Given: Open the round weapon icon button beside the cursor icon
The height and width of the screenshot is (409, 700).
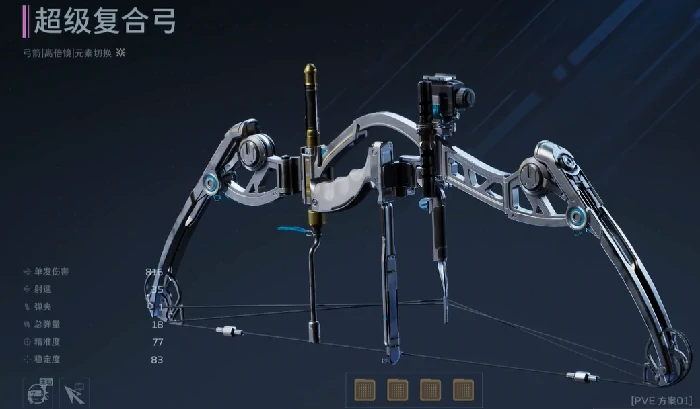Looking at the screenshot, I should point(41,391).
